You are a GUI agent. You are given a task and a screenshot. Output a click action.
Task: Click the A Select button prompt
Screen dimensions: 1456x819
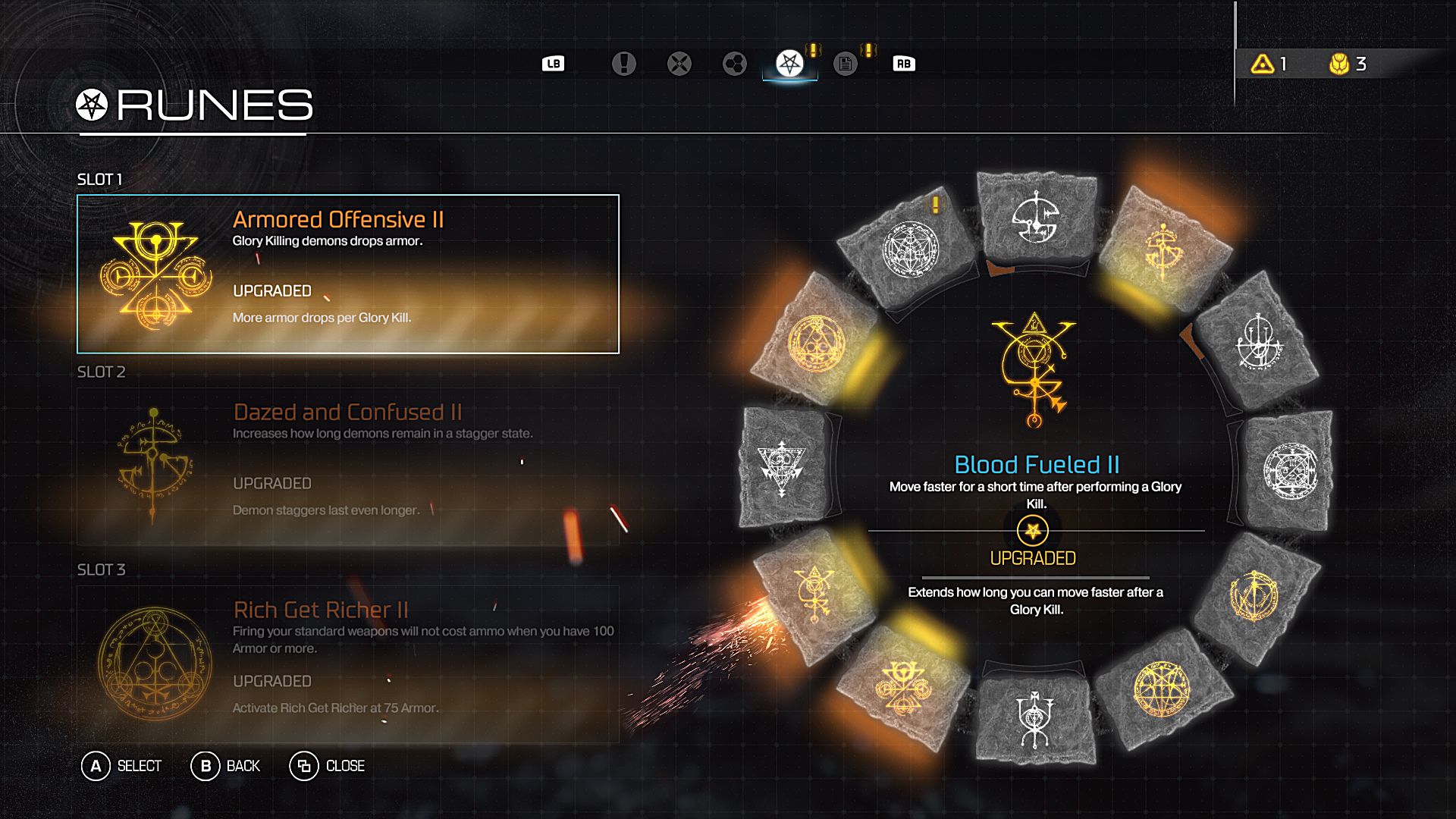pos(121,766)
